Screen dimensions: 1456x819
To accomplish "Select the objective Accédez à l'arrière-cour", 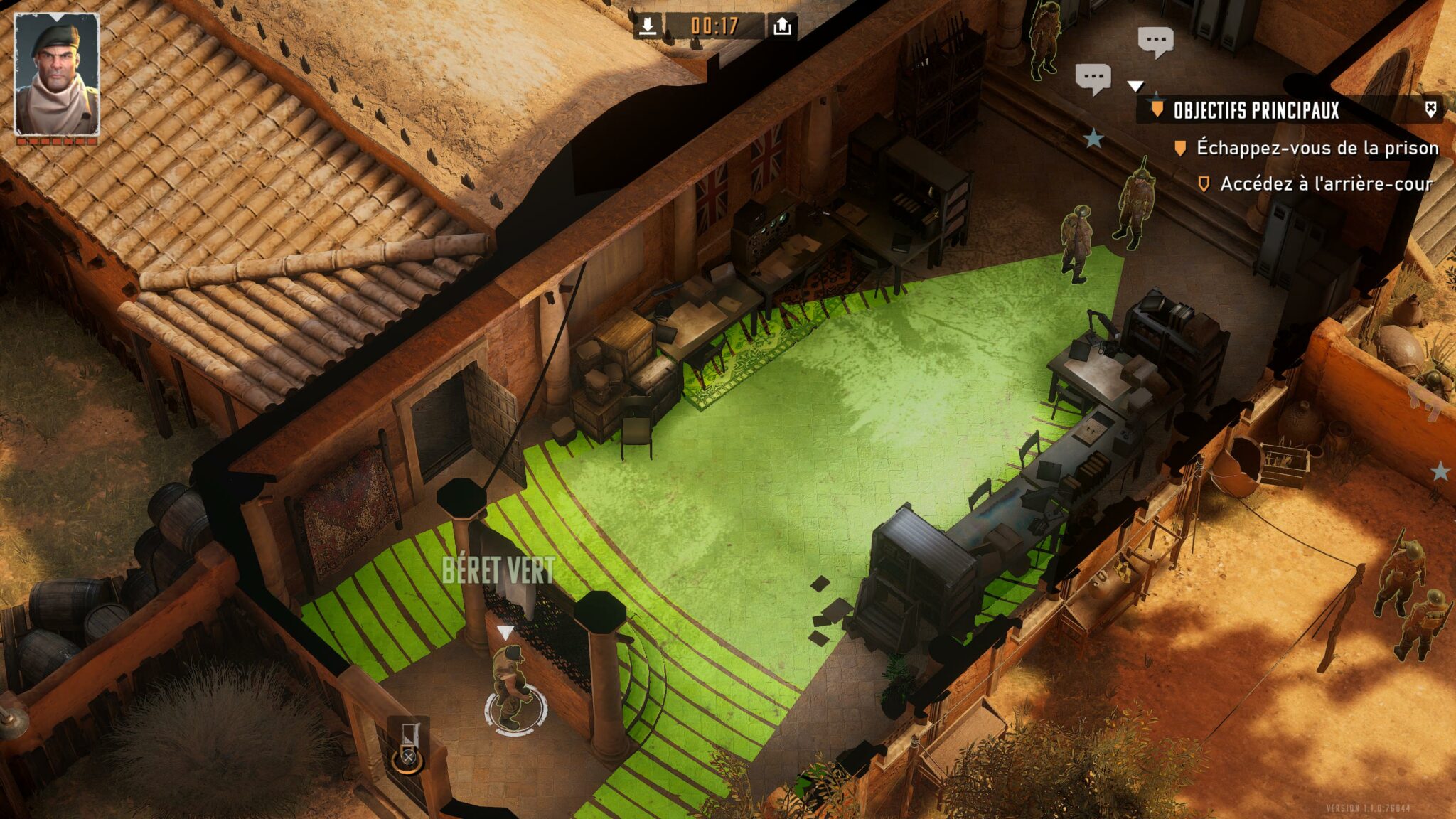I will 1326,184.
